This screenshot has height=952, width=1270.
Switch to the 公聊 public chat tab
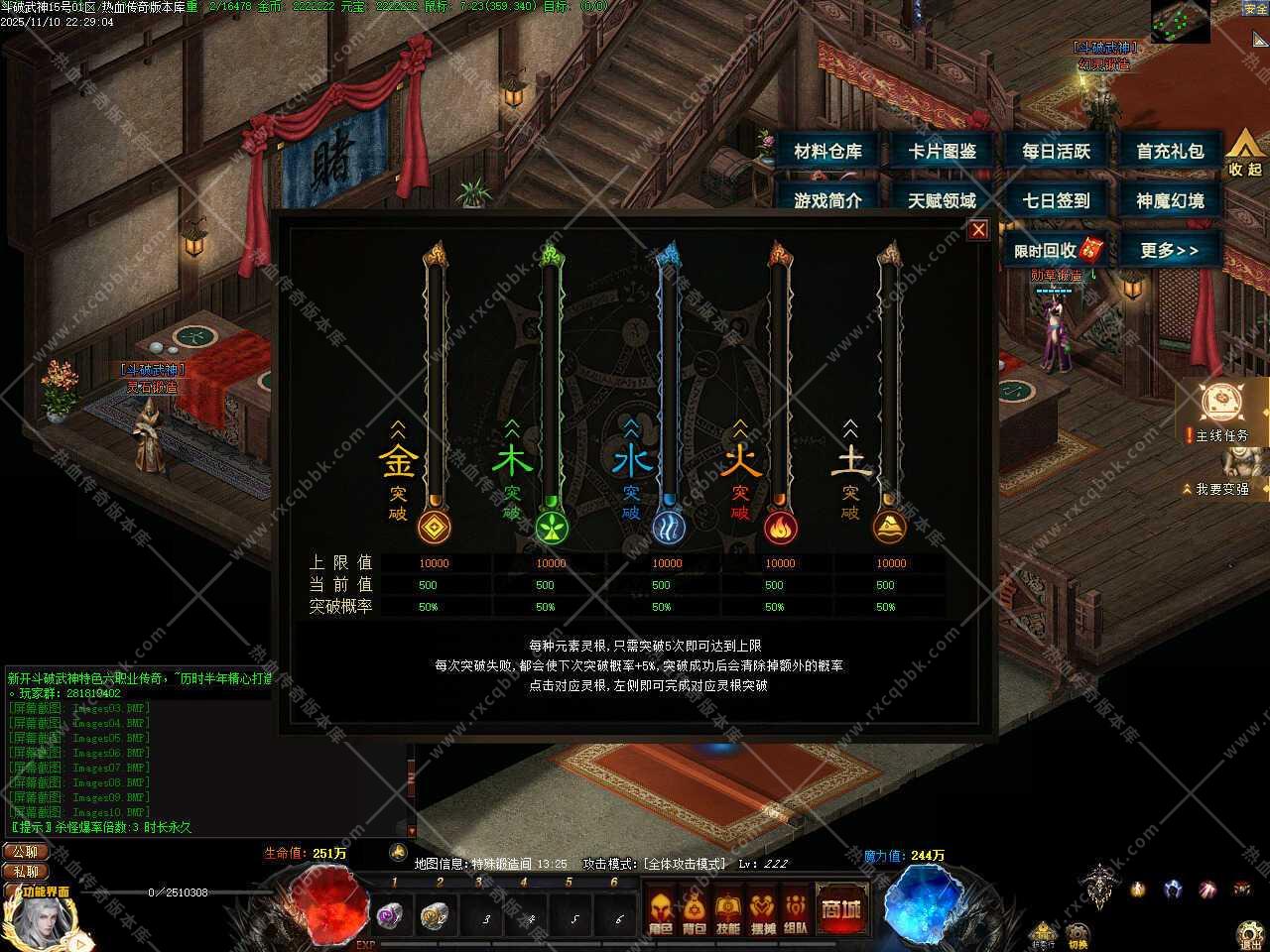coord(25,851)
